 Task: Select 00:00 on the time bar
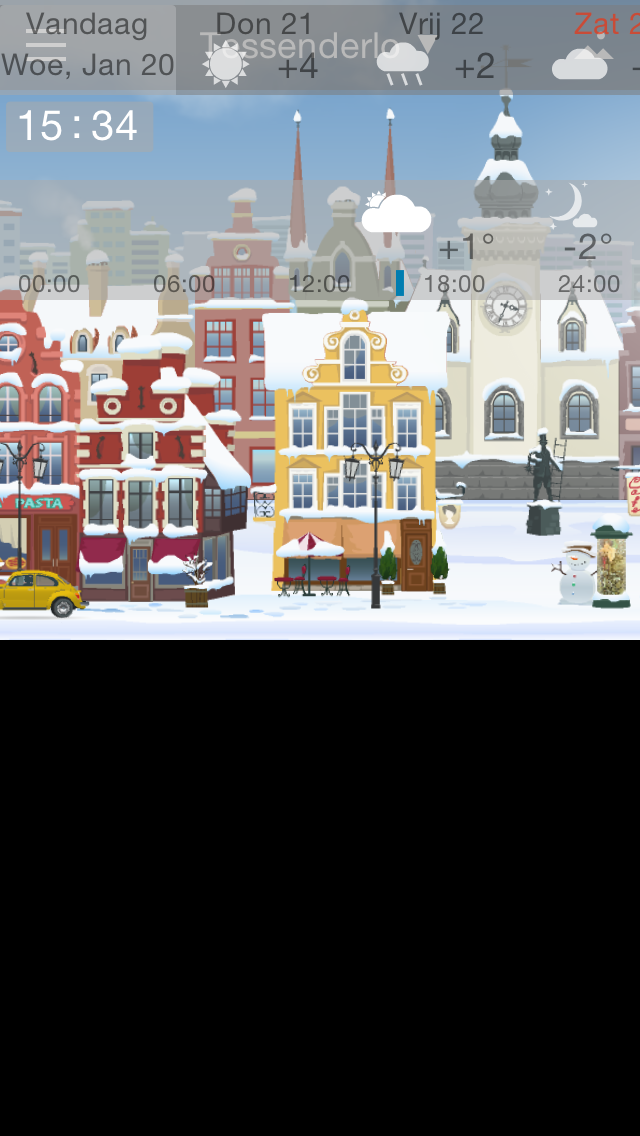[x=49, y=284]
